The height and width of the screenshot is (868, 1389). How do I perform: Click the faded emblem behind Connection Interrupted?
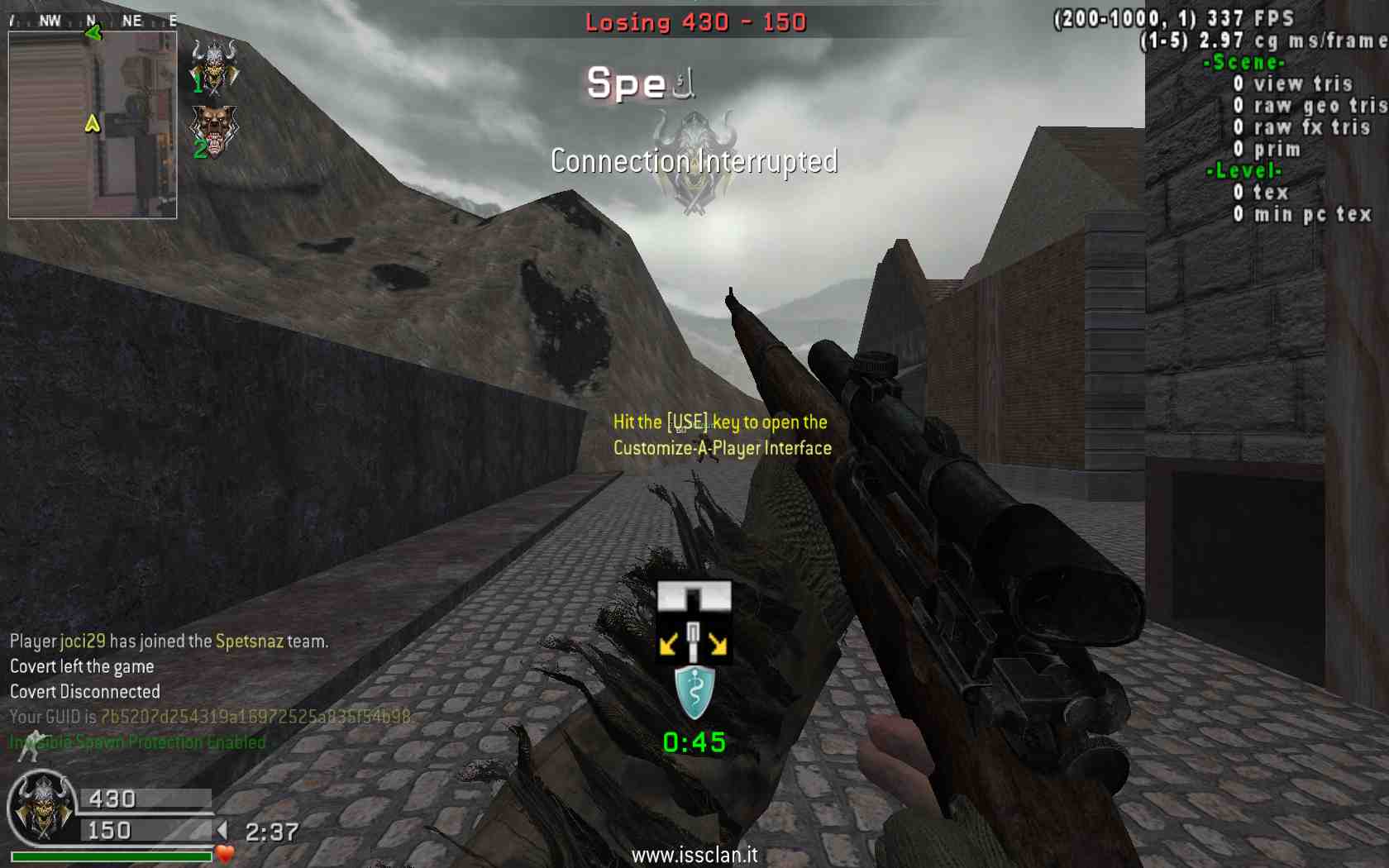(694, 163)
